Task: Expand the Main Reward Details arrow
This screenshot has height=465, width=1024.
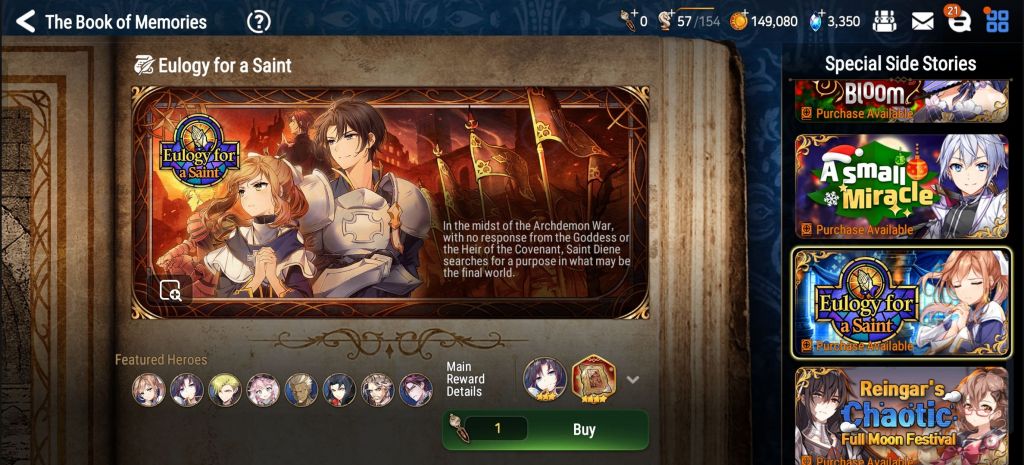Action: pos(632,380)
